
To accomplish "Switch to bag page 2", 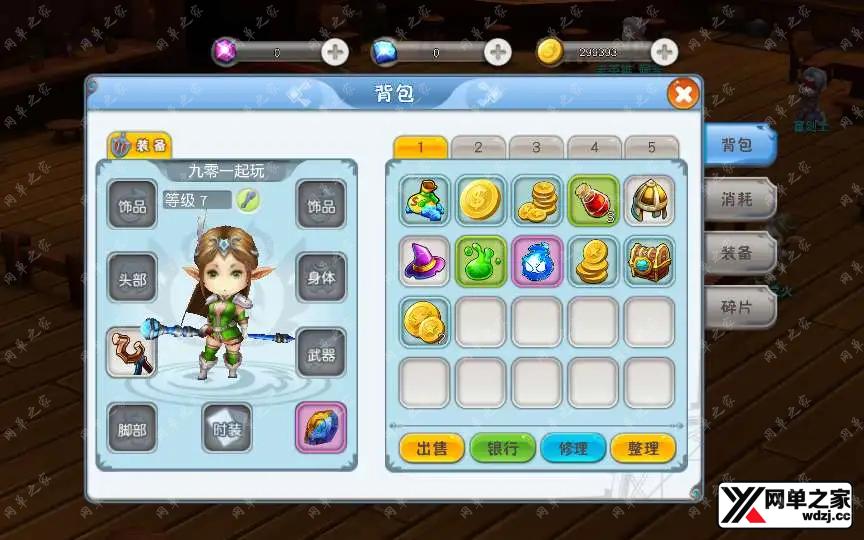I will 477,147.
